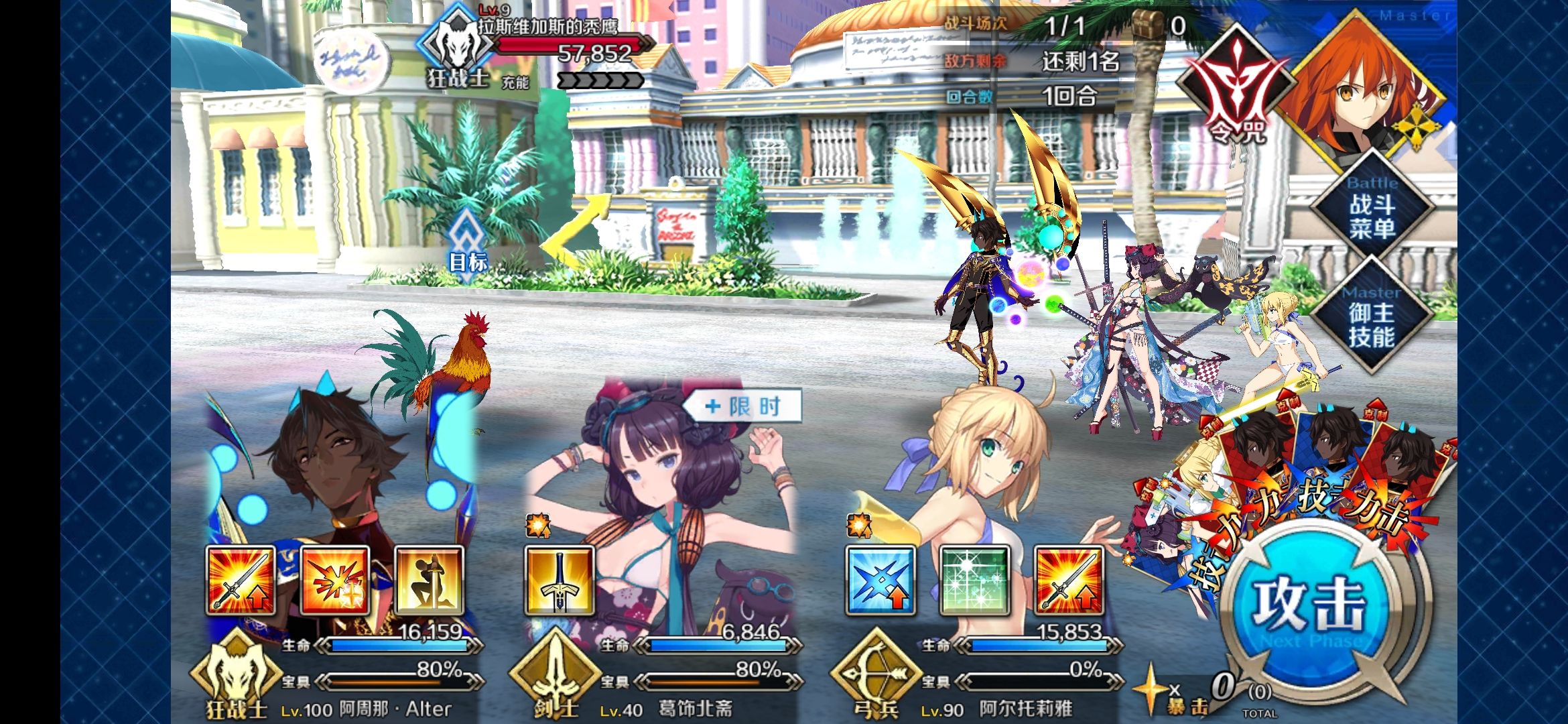The height and width of the screenshot is (724, 1568).
Task: Use Arjuna Alter's explosion burst skill
Action: tap(335, 581)
